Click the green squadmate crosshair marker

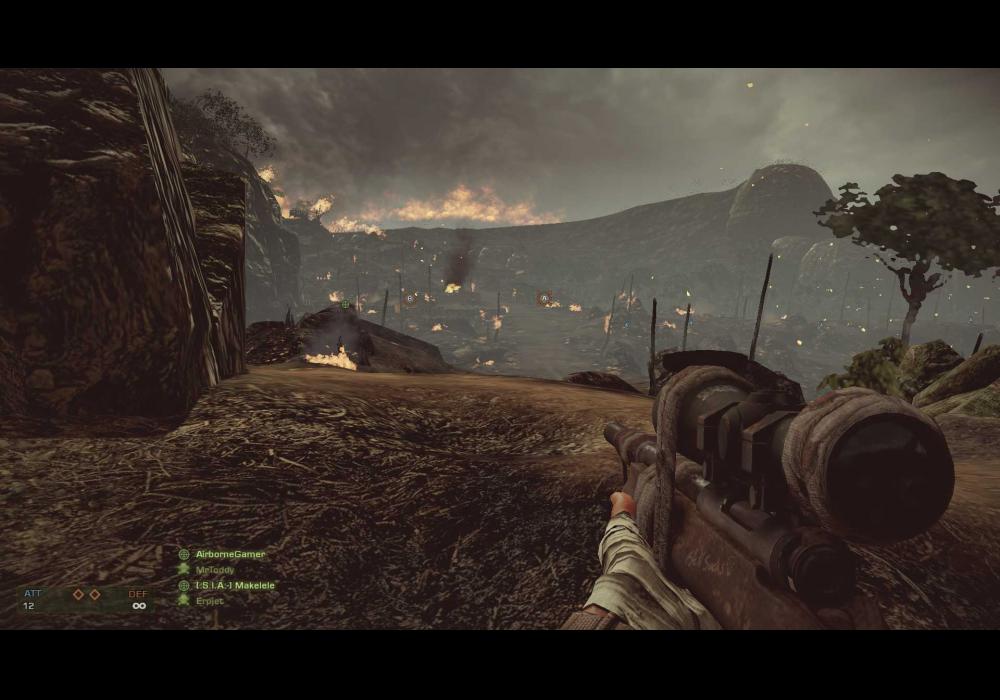click(345, 304)
